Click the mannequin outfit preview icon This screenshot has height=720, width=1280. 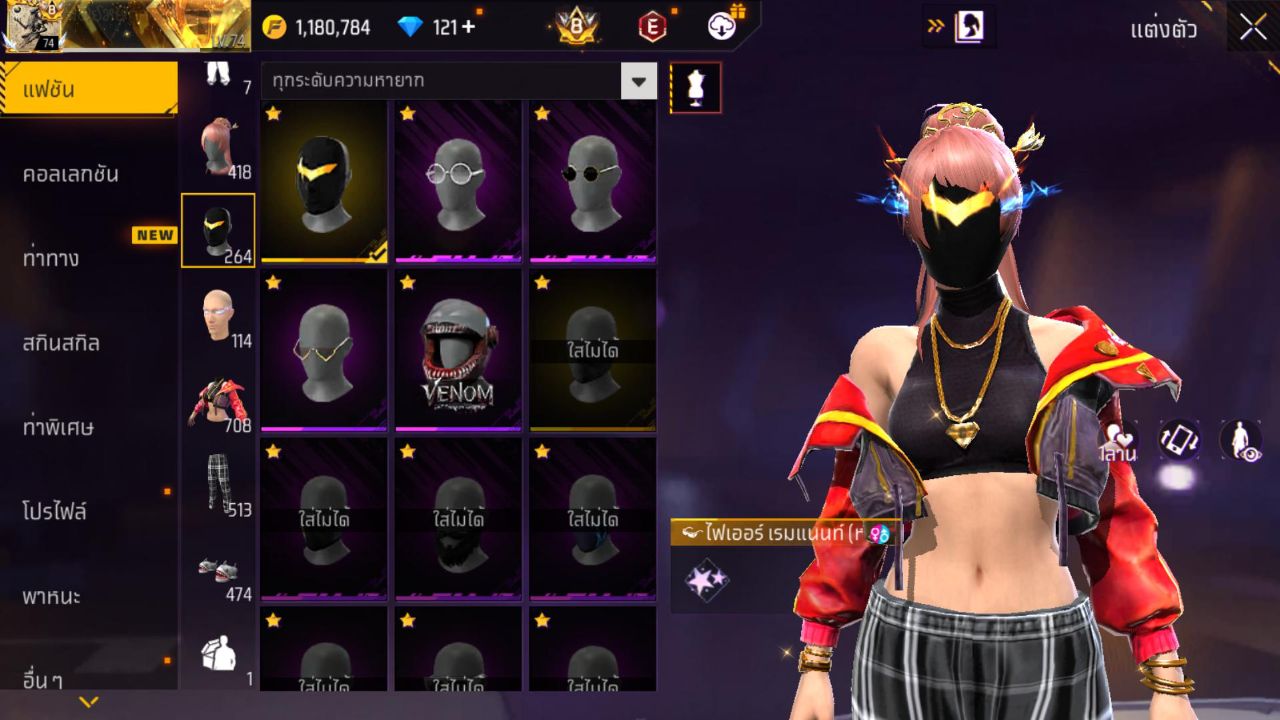(693, 87)
